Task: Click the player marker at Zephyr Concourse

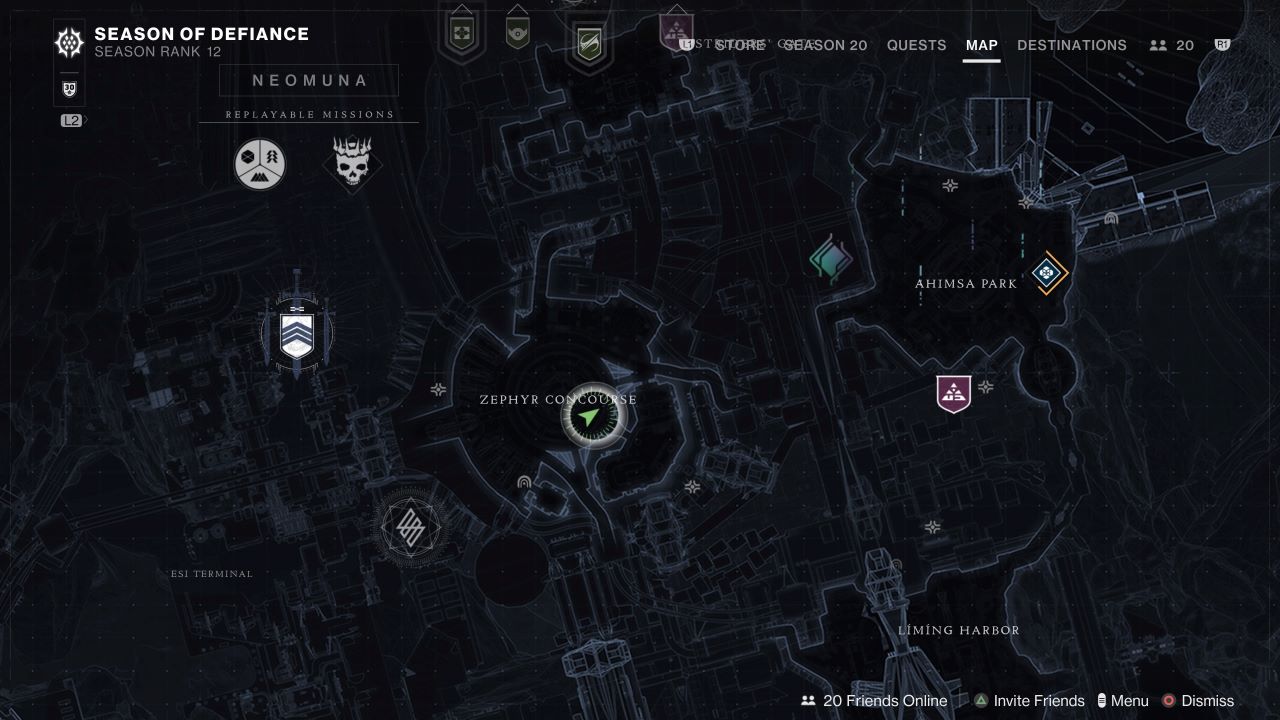Action: pyautogui.click(x=590, y=415)
